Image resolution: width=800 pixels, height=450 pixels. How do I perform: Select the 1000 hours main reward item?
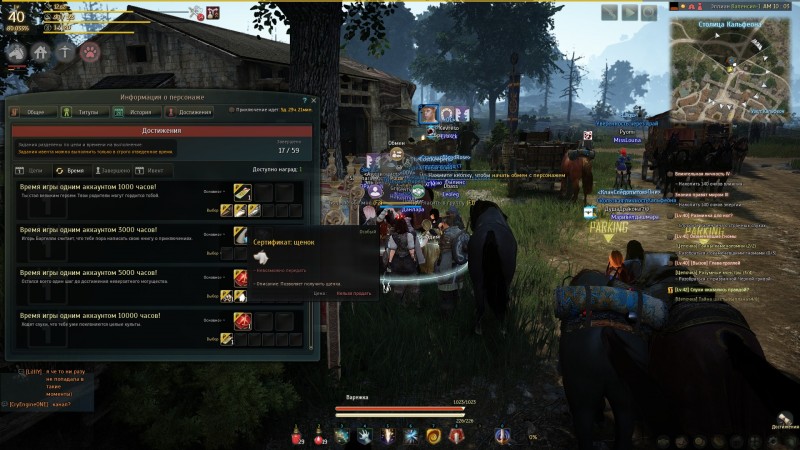pyautogui.click(x=241, y=191)
